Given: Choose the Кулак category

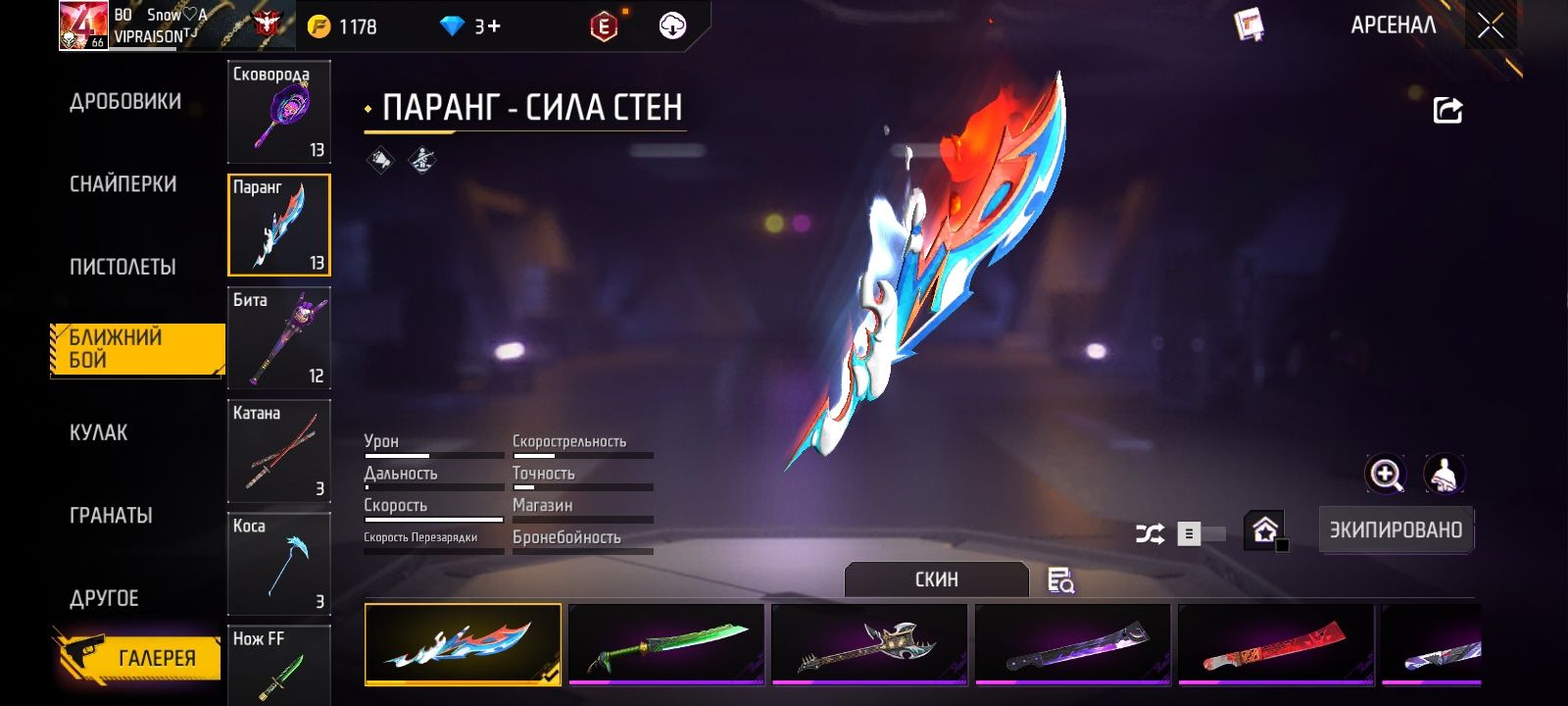Looking at the screenshot, I should (99, 432).
